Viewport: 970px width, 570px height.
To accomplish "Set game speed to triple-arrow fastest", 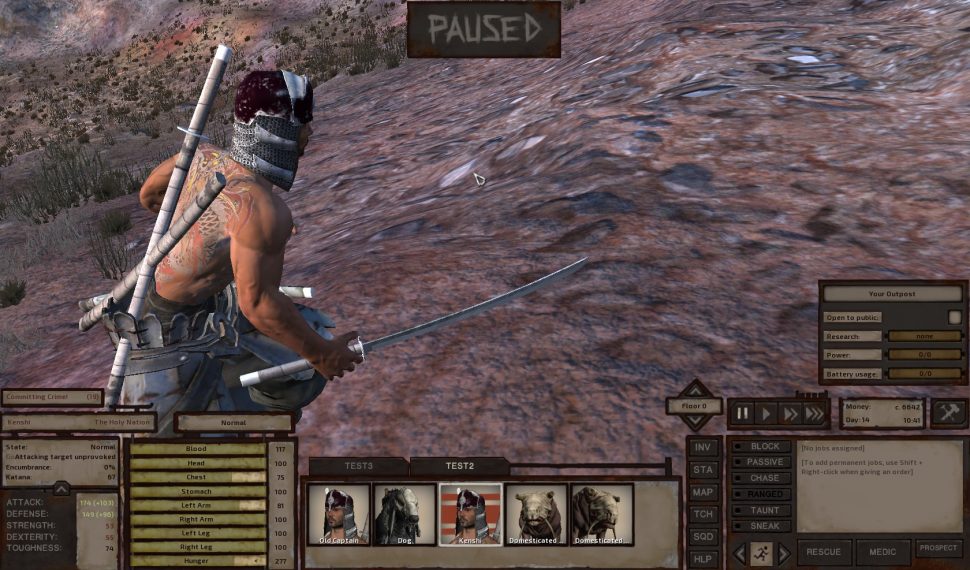I will tap(816, 413).
